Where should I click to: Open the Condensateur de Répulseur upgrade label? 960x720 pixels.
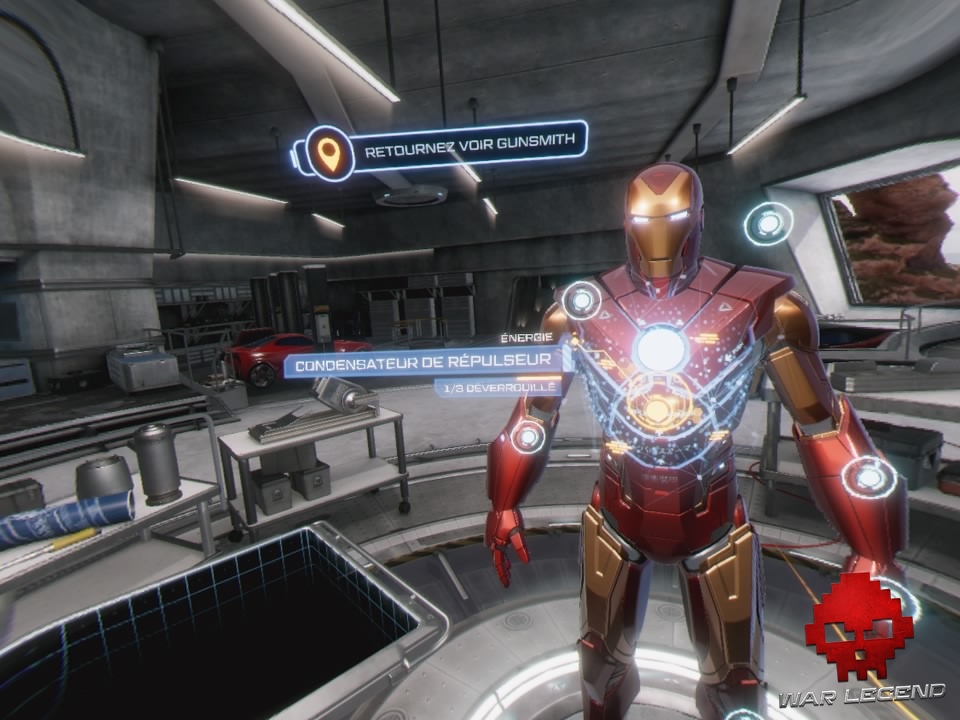(x=427, y=362)
